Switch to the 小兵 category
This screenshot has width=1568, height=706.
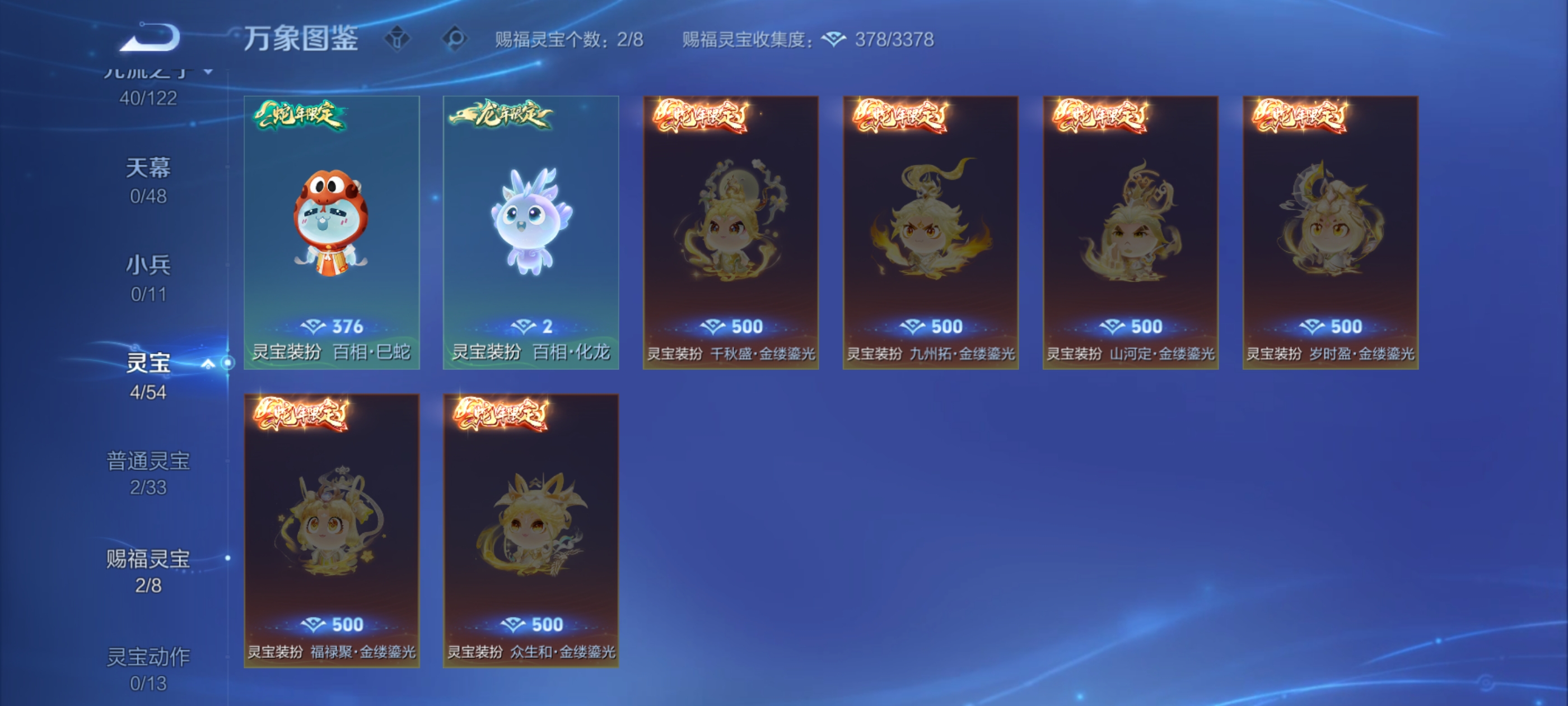coord(150,264)
